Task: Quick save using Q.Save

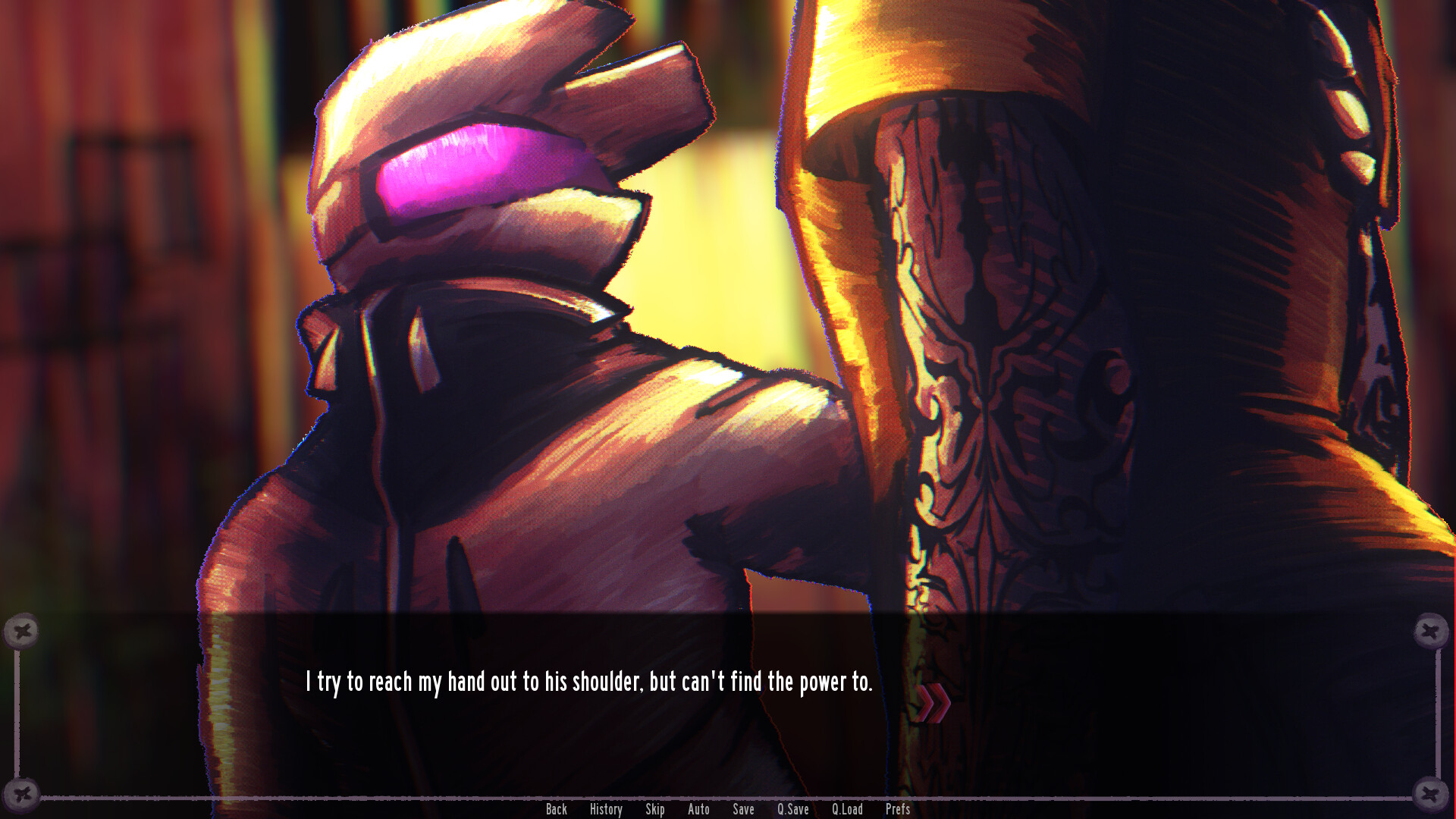Action: (x=792, y=809)
